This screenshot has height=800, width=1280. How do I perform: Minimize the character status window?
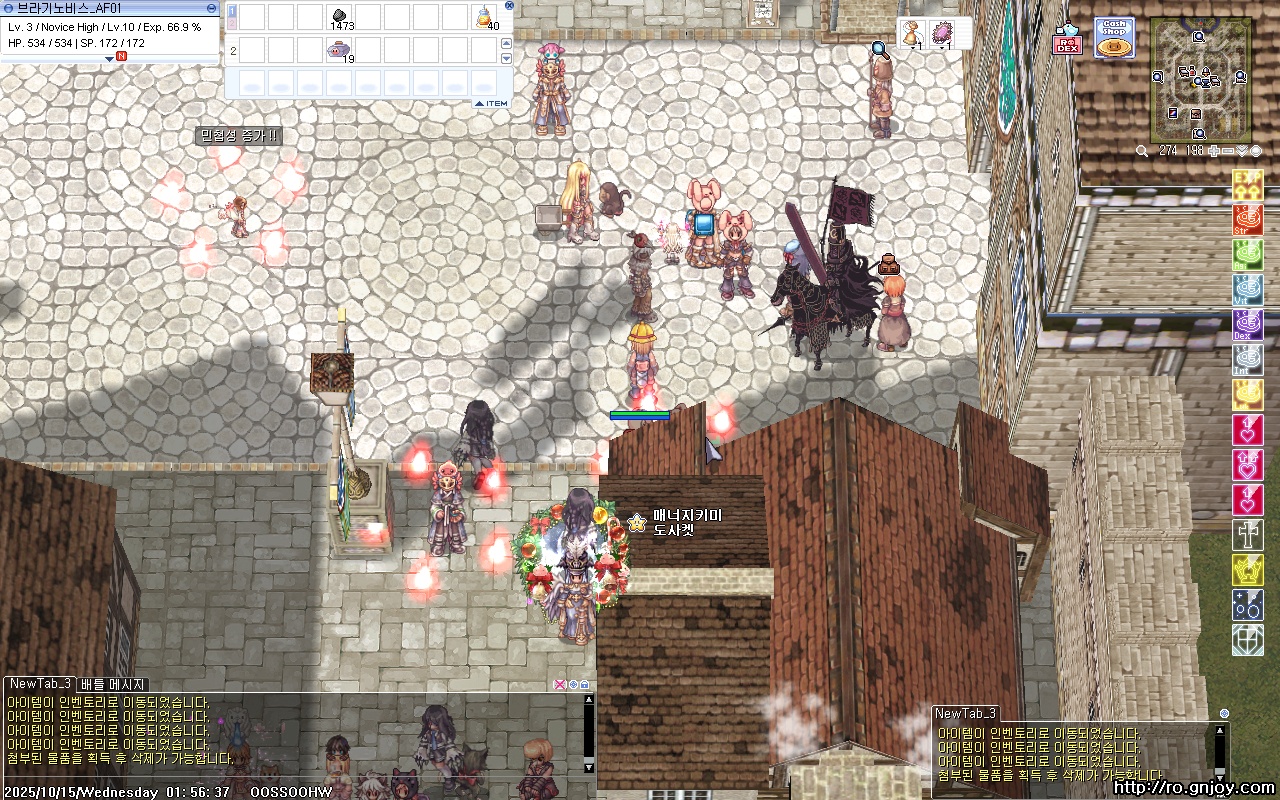point(211,8)
